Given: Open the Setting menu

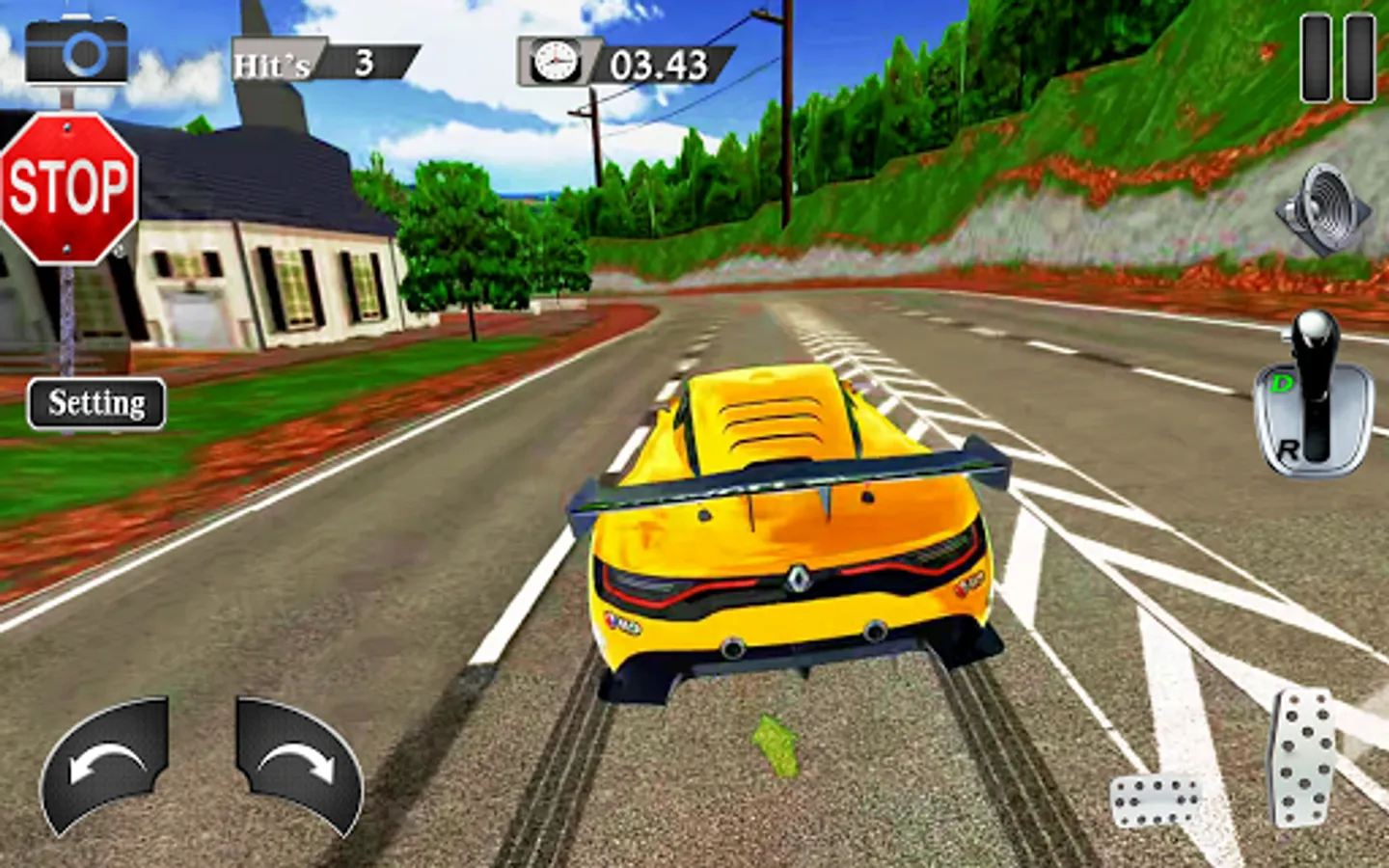Looking at the screenshot, I should tap(96, 403).
